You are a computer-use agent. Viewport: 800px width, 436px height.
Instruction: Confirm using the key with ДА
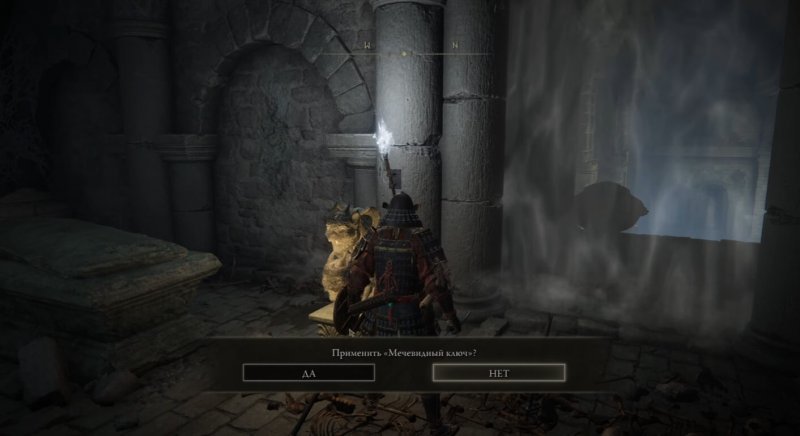[x=308, y=372]
